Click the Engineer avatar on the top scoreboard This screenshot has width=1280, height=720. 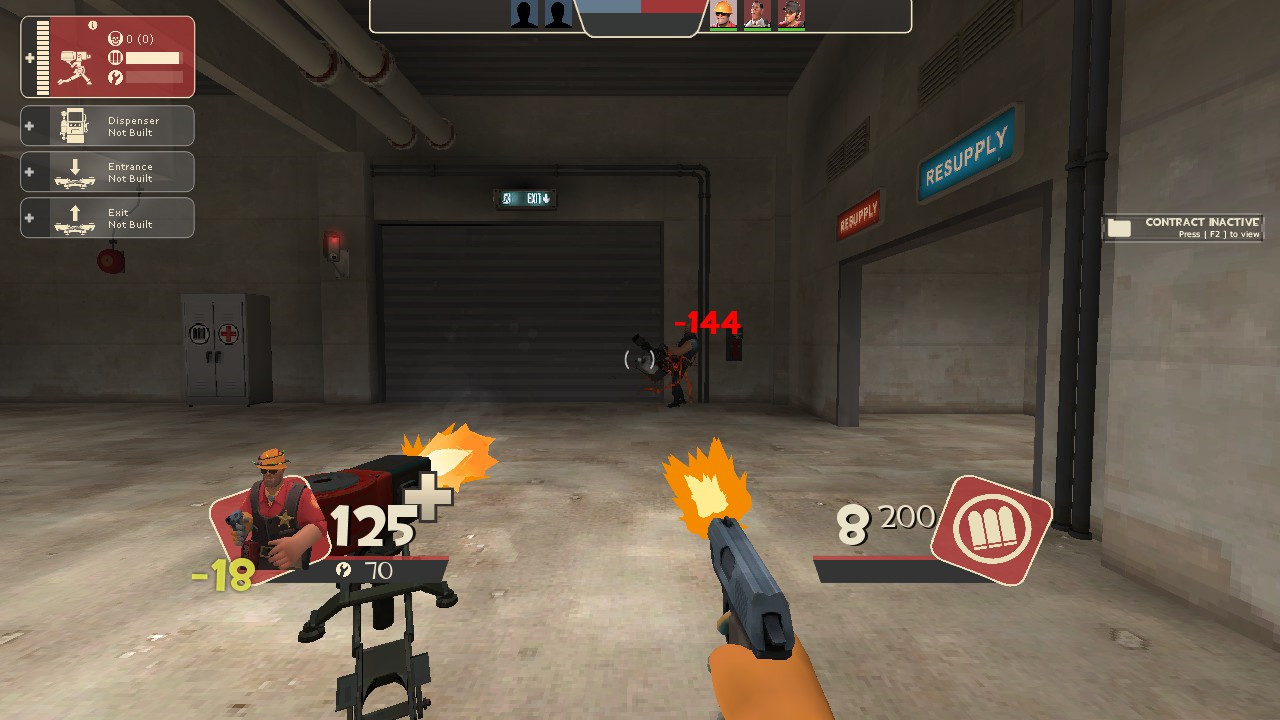pyautogui.click(x=723, y=15)
